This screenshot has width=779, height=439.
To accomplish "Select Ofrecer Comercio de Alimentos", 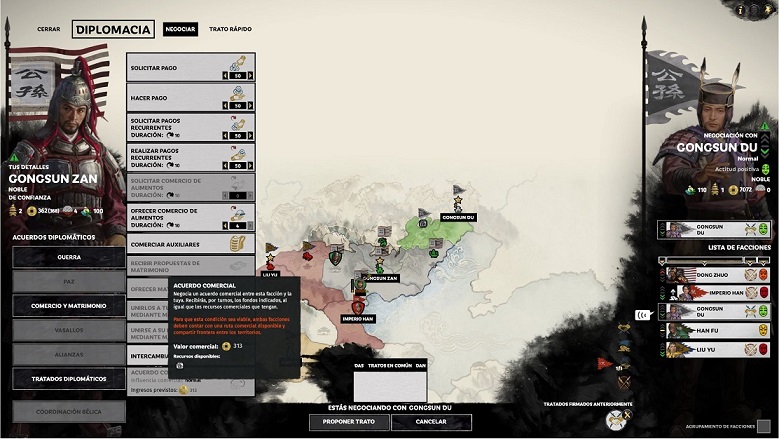I will point(190,216).
